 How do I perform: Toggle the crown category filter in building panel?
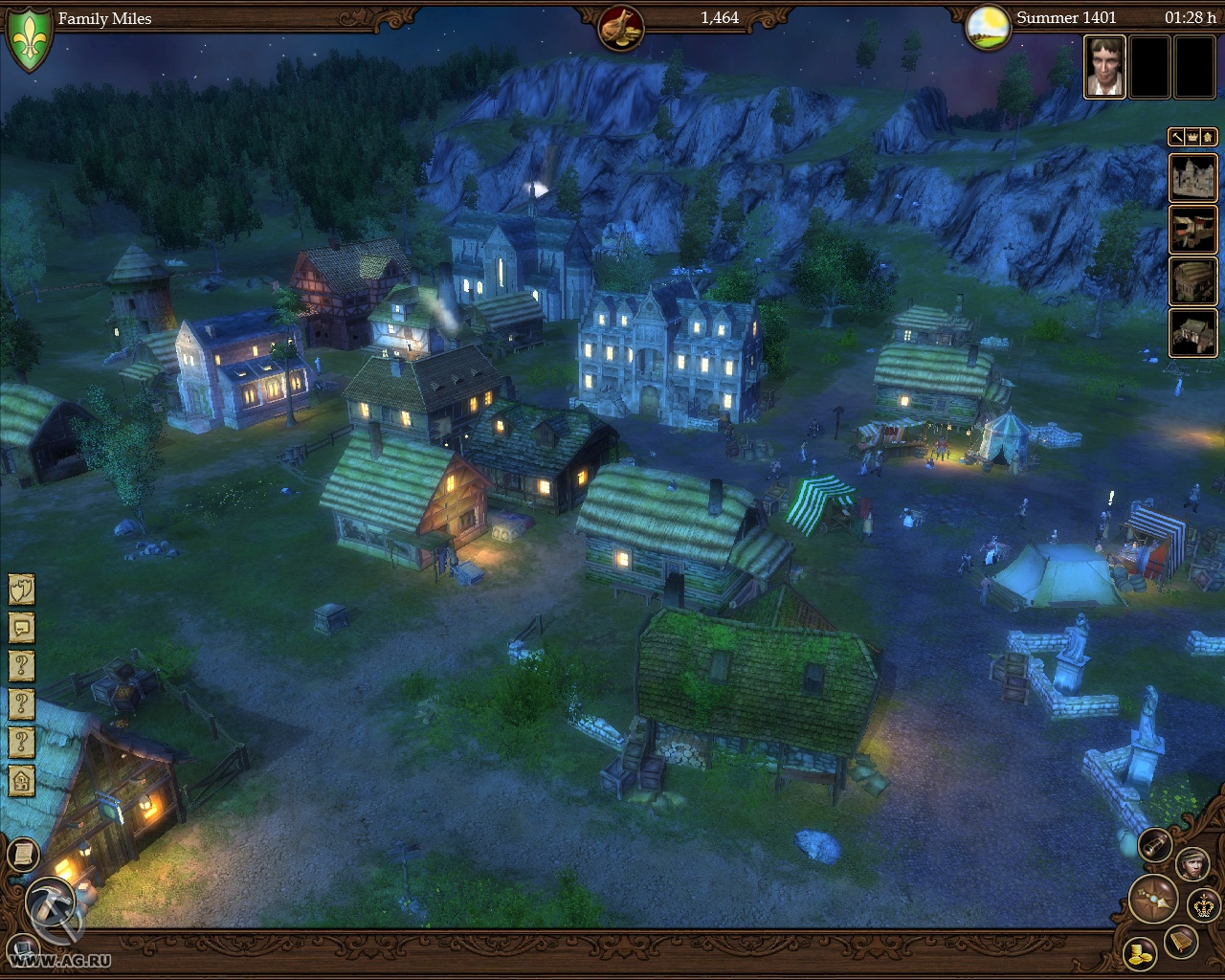[x=1191, y=138]
